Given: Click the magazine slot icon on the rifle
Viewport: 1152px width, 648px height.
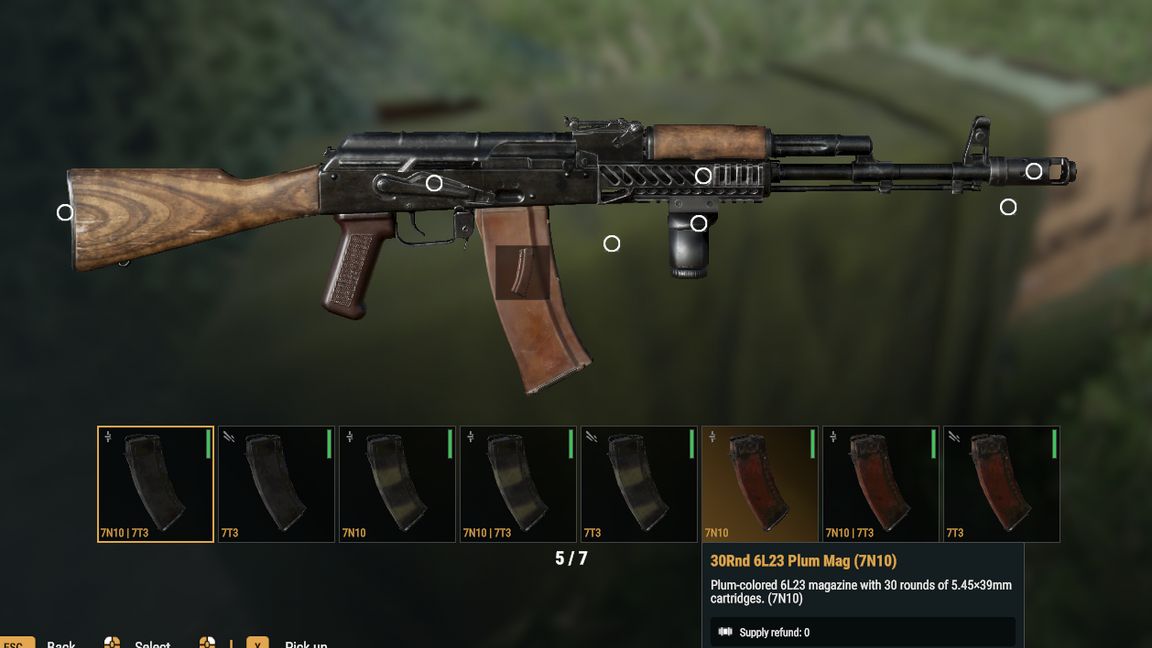Looking at the screenshot, I should pyautogui.click(x=522, y=272).
